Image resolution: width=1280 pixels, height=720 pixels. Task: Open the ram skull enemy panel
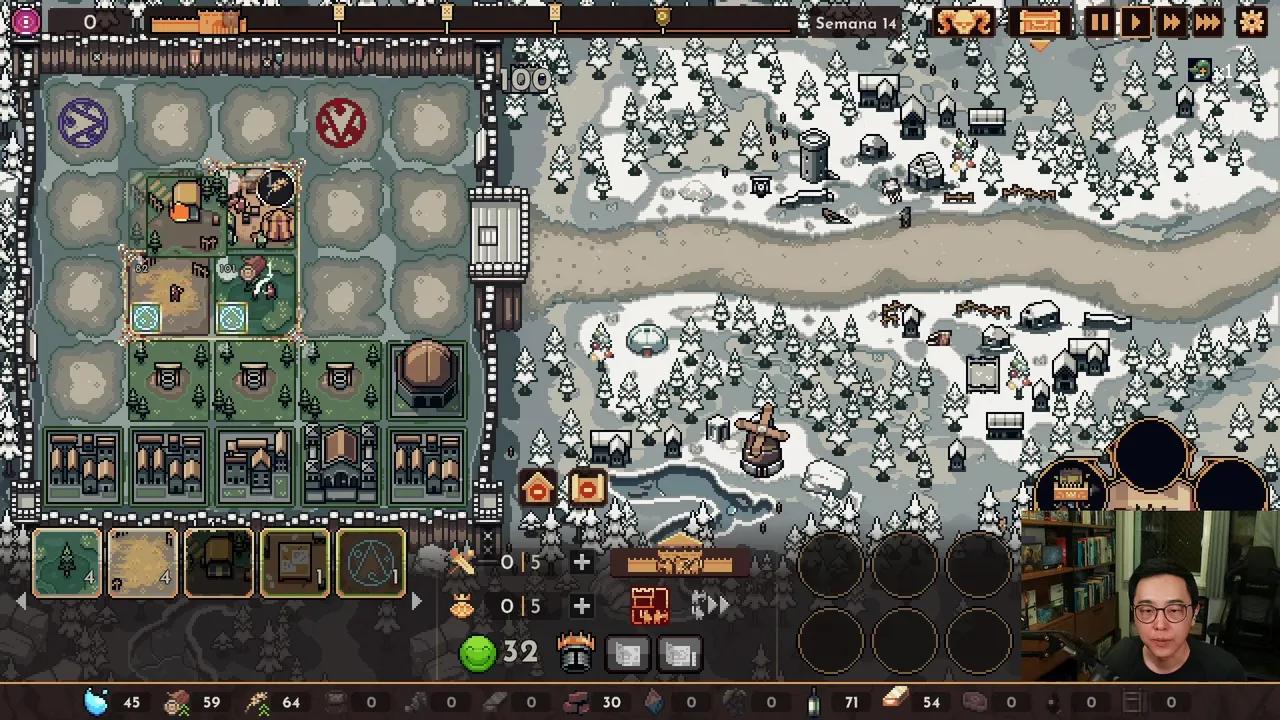[964, 22]
